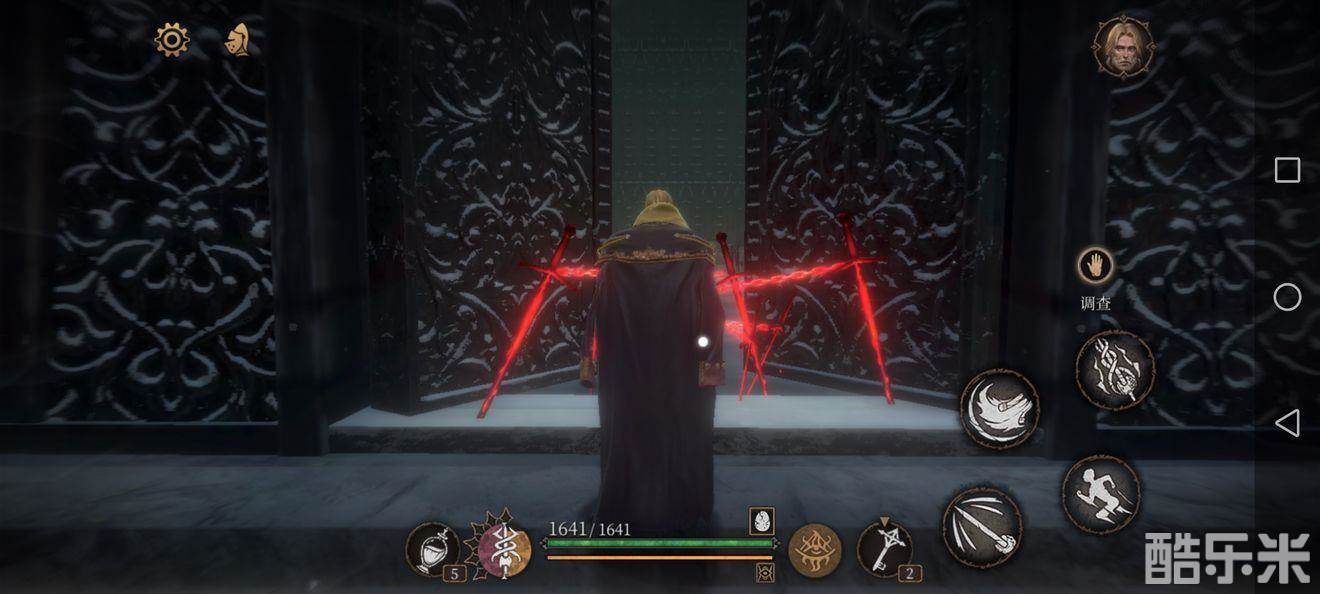This screenshot has height=594, width=1320.
Task: Open the gear settings menu
Action: point(172,40)
